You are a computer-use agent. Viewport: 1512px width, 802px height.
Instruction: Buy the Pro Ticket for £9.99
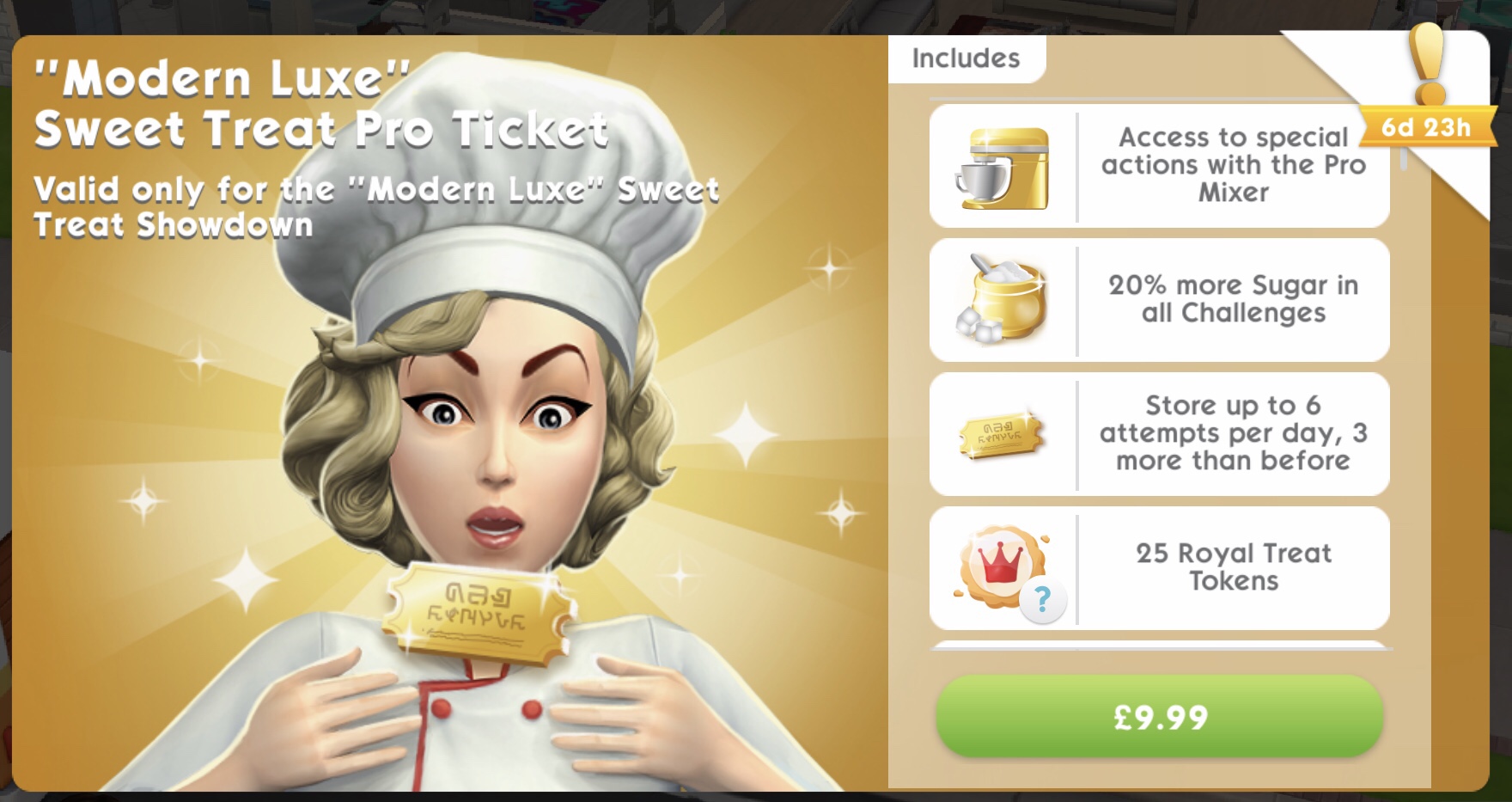[x=1159, y=717]
